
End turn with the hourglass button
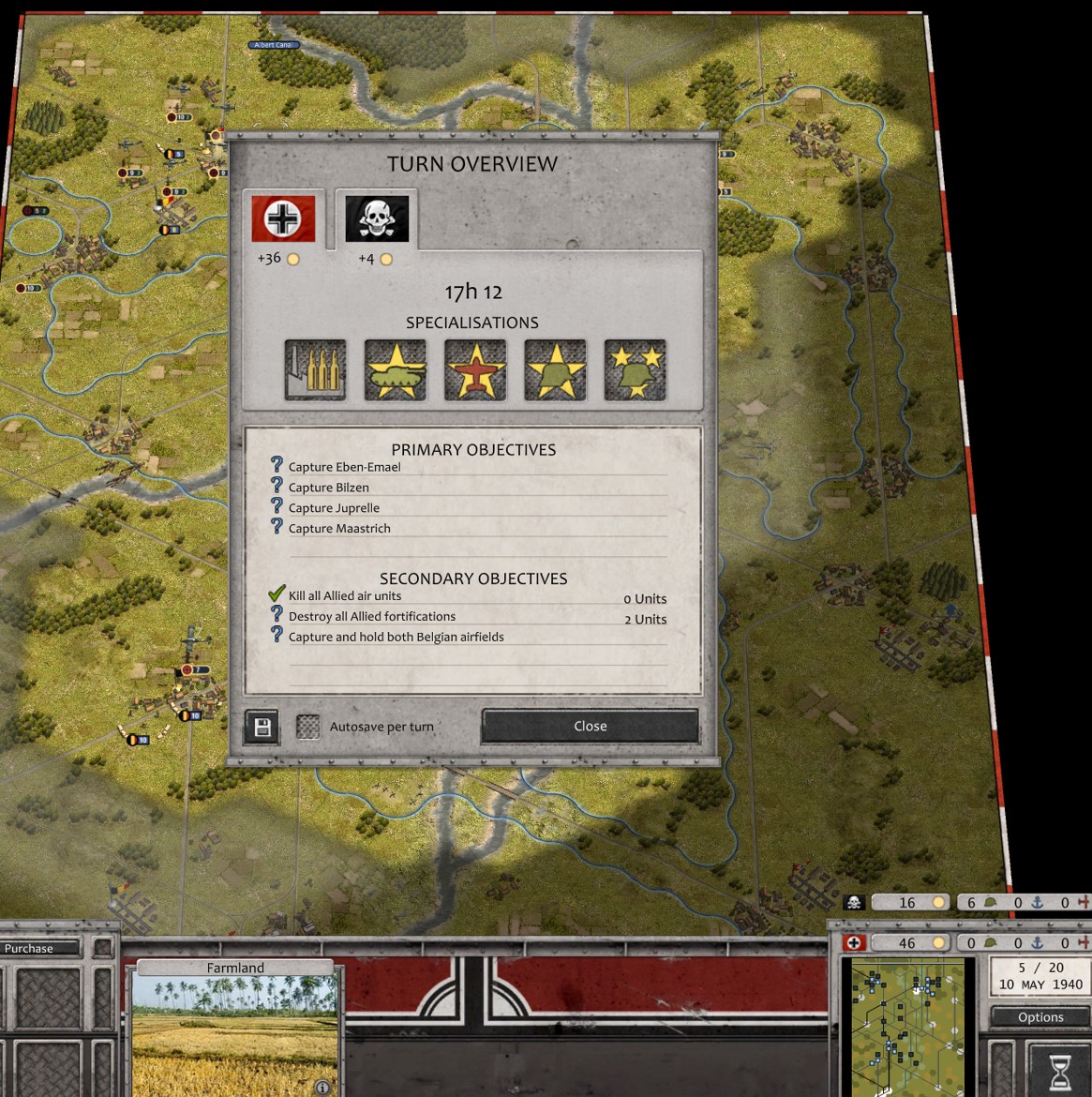(x=1059, y=1070)
